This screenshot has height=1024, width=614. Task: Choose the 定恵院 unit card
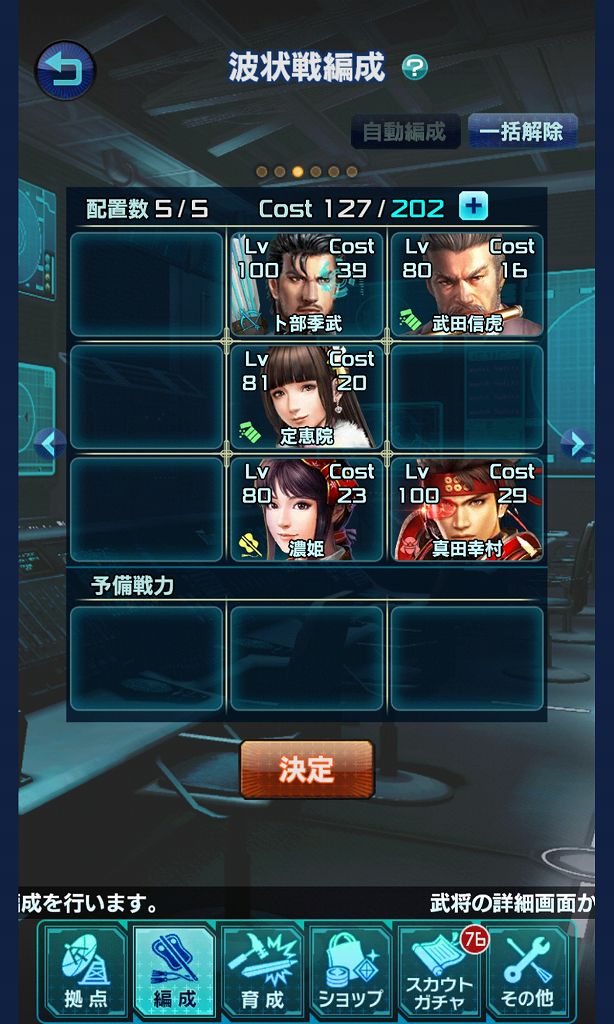[x=306, y=397]
